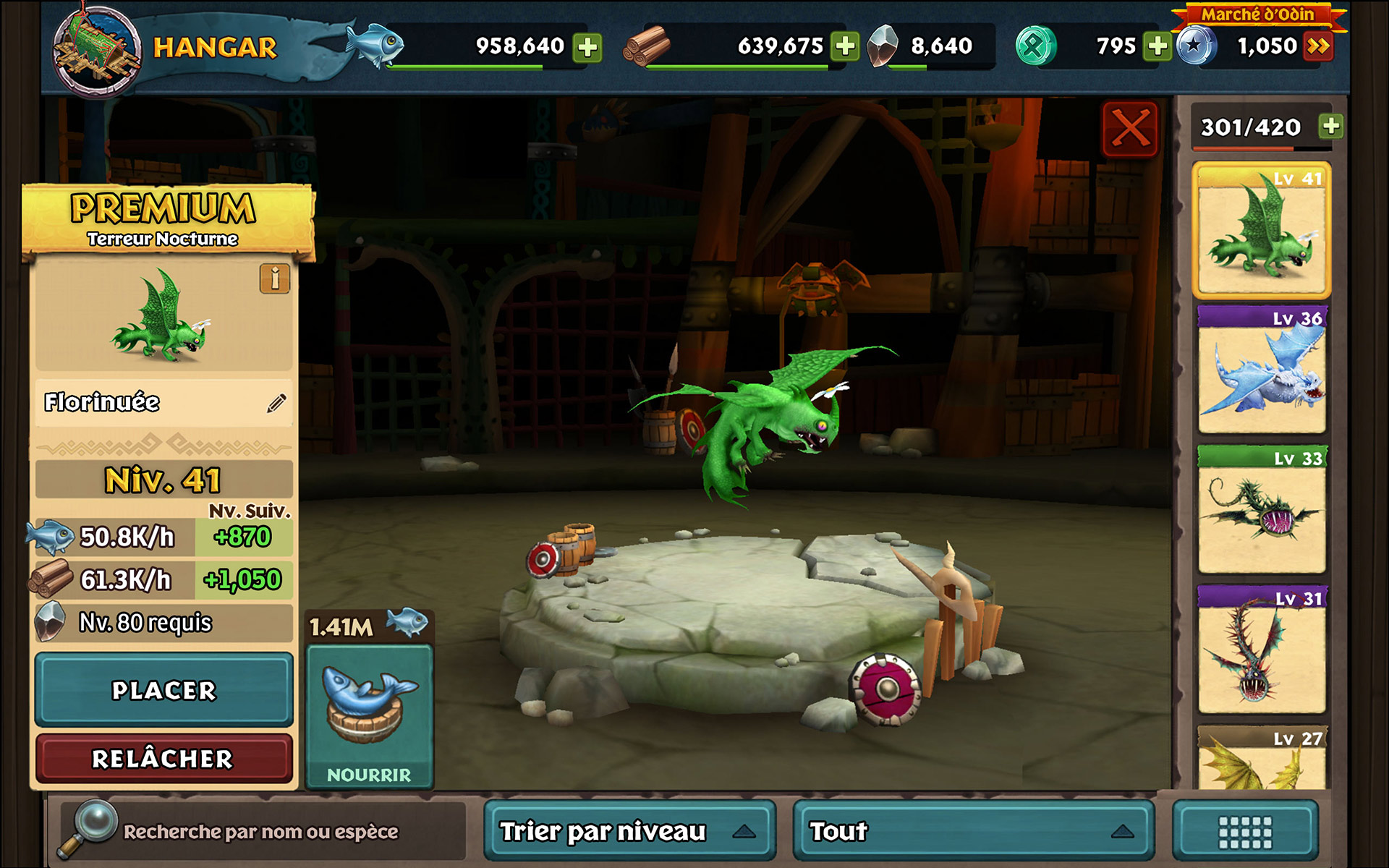Buy more runes with the plus button
This screenshot has width=1389, height=868.
pyautogui.click(x=1157, y=46)
